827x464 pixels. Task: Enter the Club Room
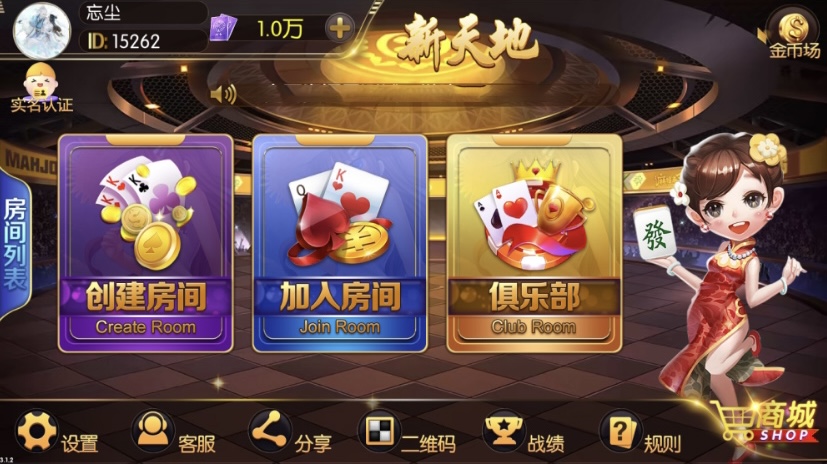pos(533,243)
